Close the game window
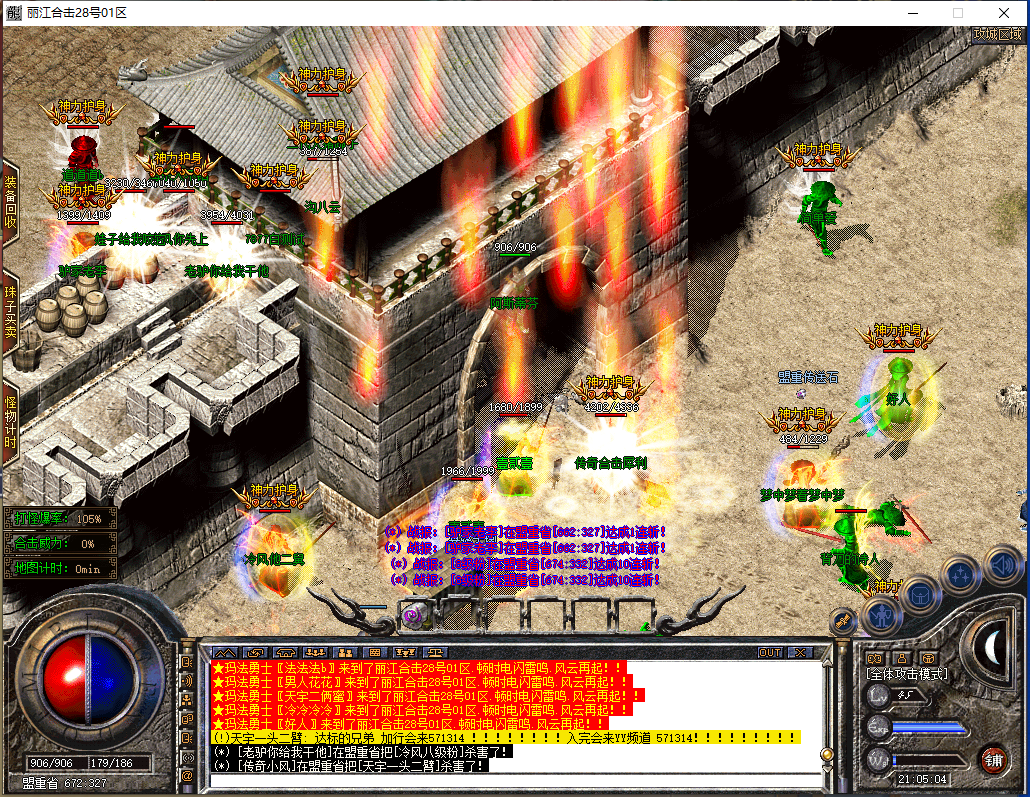 click(1003, 13)
